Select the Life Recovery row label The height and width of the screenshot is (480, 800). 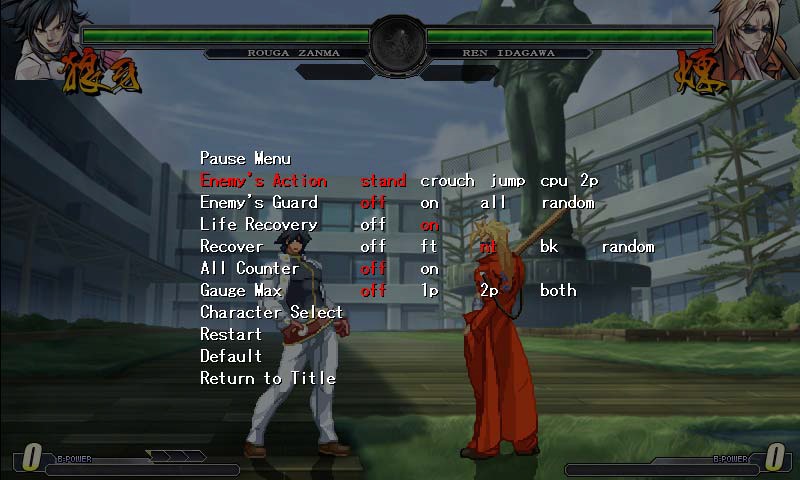pyautogui.click(x=259, y=225)
